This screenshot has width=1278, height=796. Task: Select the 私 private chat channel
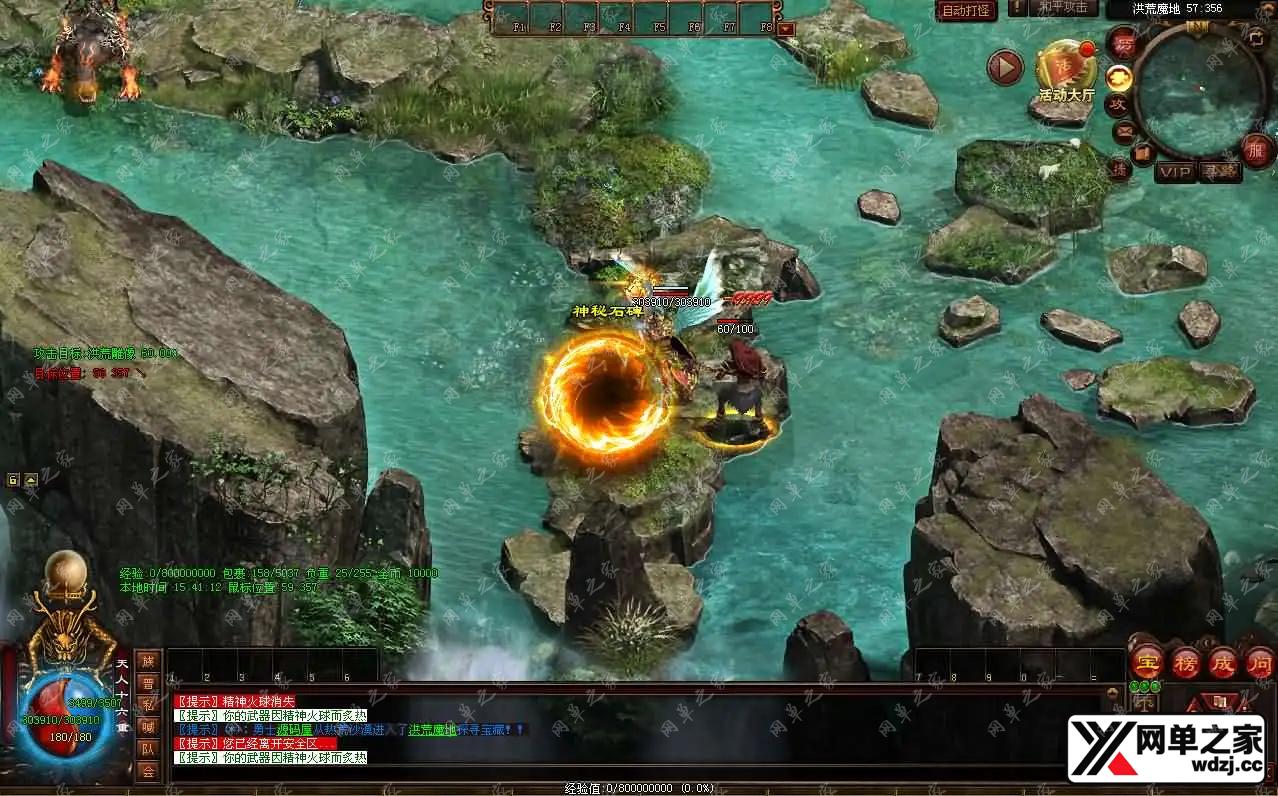(148, 705)
